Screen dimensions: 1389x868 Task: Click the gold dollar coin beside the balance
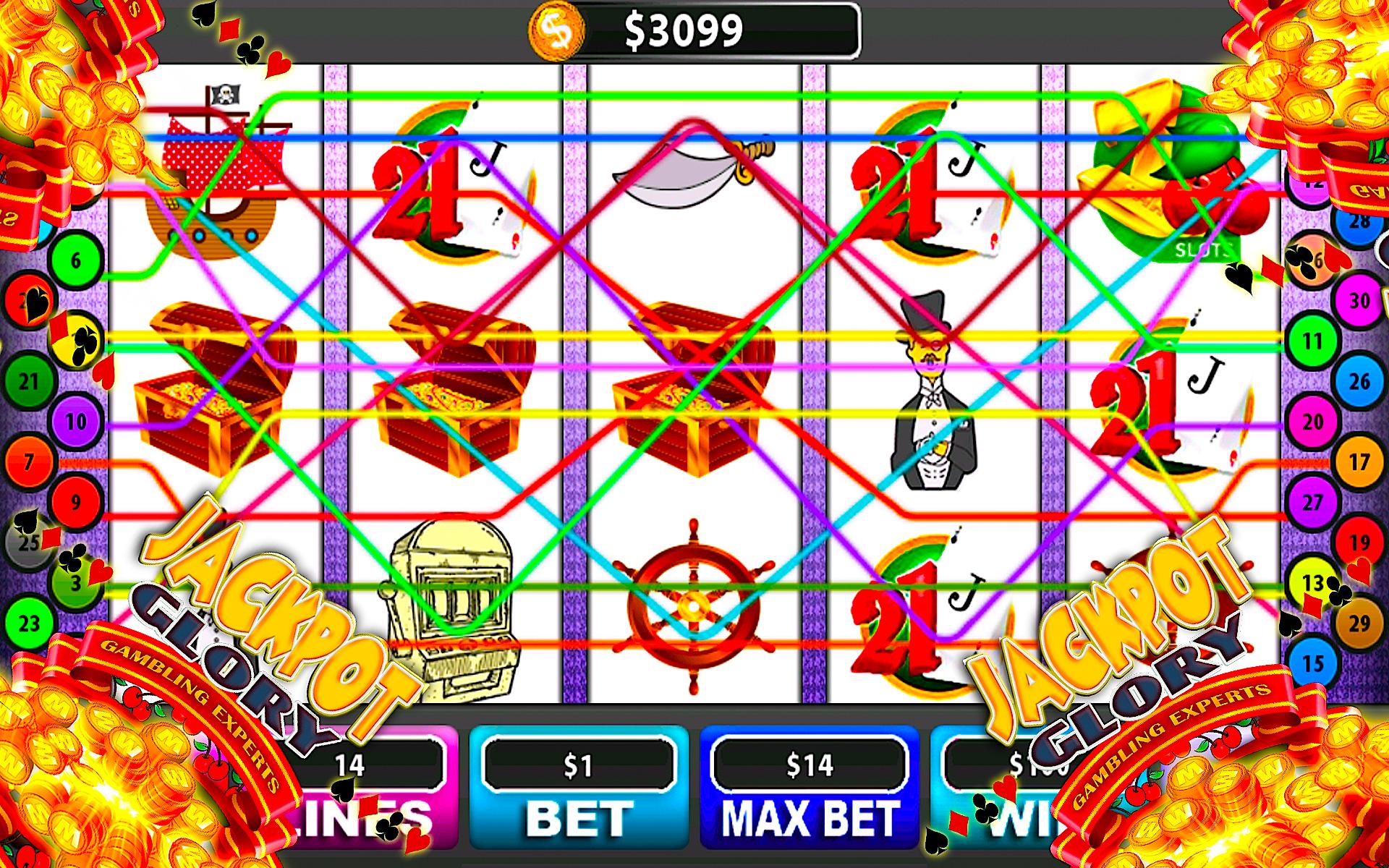(557, 29)
